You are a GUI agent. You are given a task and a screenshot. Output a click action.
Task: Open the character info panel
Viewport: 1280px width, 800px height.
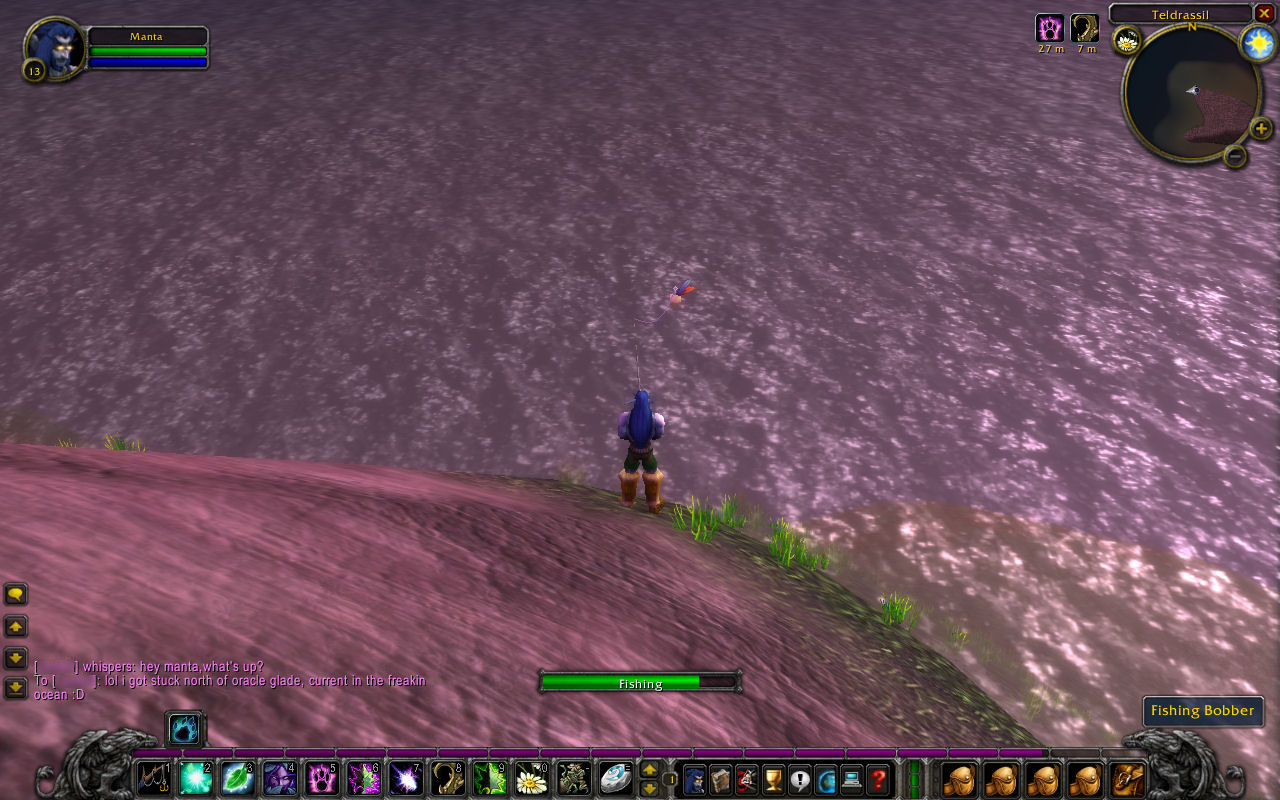[x=695, y=778]
